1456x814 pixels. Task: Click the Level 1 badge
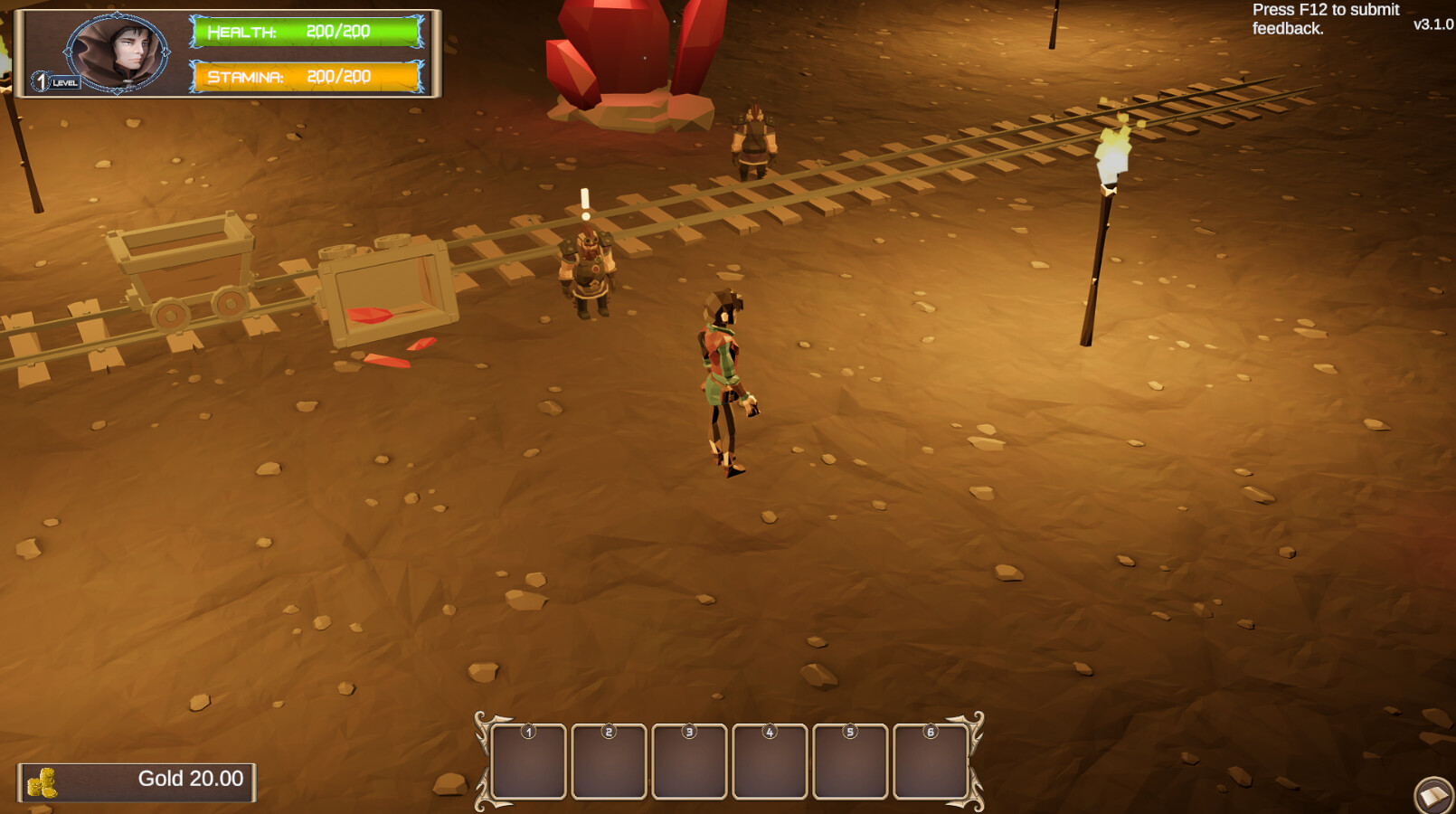[x=43, y=80]
